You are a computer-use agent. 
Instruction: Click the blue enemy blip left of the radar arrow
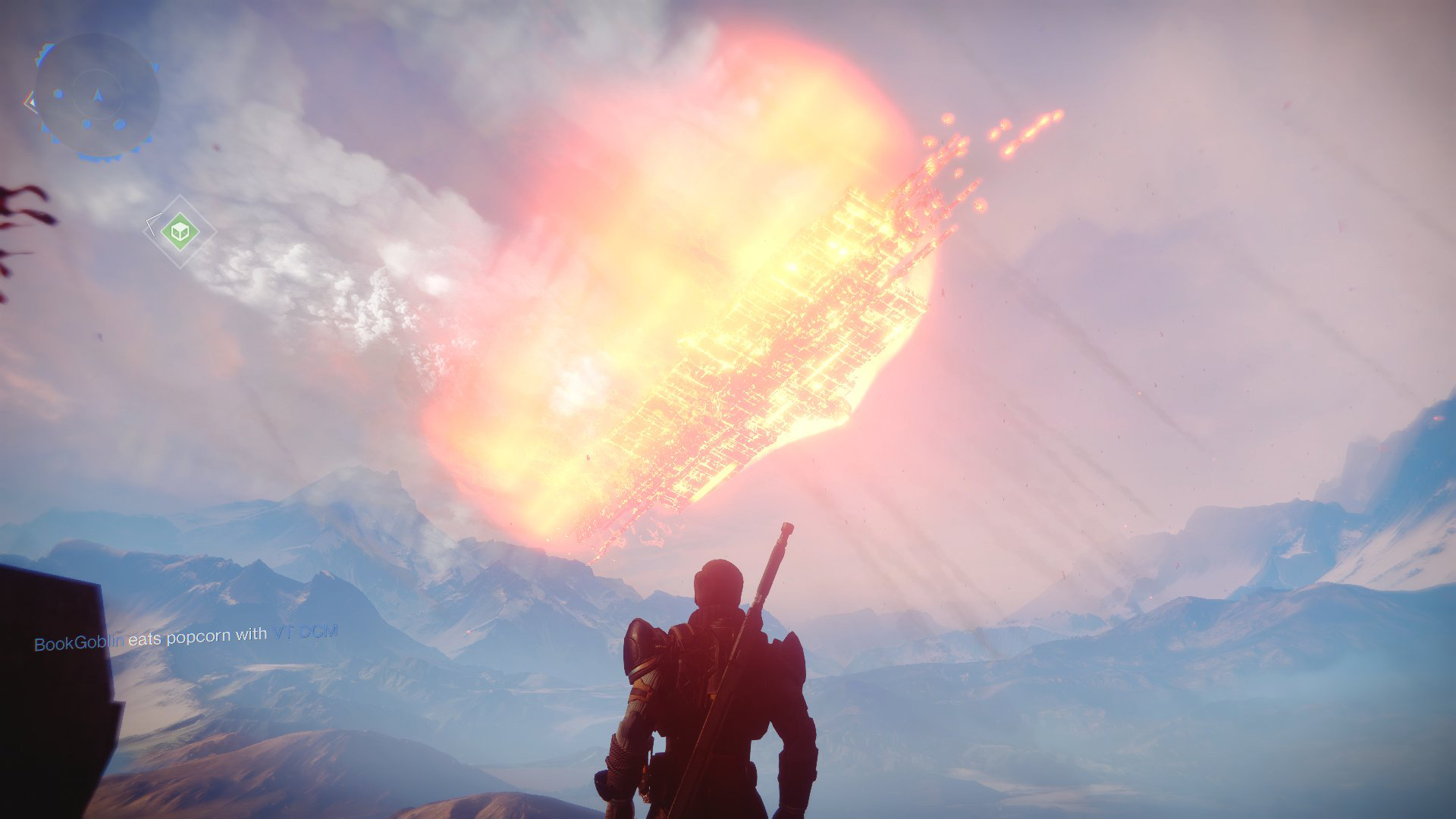pos(58,93)
